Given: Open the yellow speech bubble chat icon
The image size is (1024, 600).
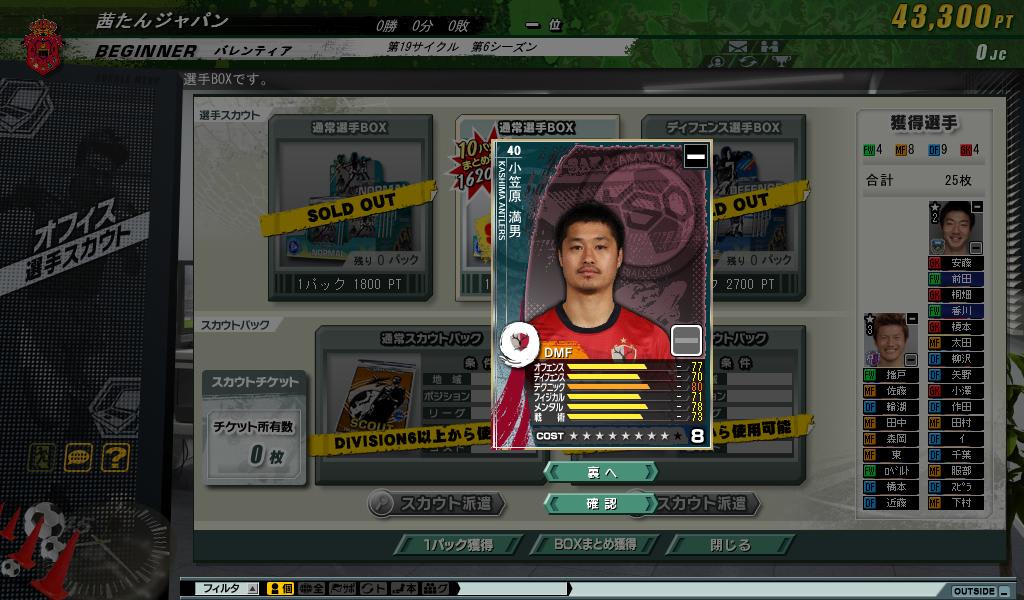Looking at the screenshot, I should 78,458.
